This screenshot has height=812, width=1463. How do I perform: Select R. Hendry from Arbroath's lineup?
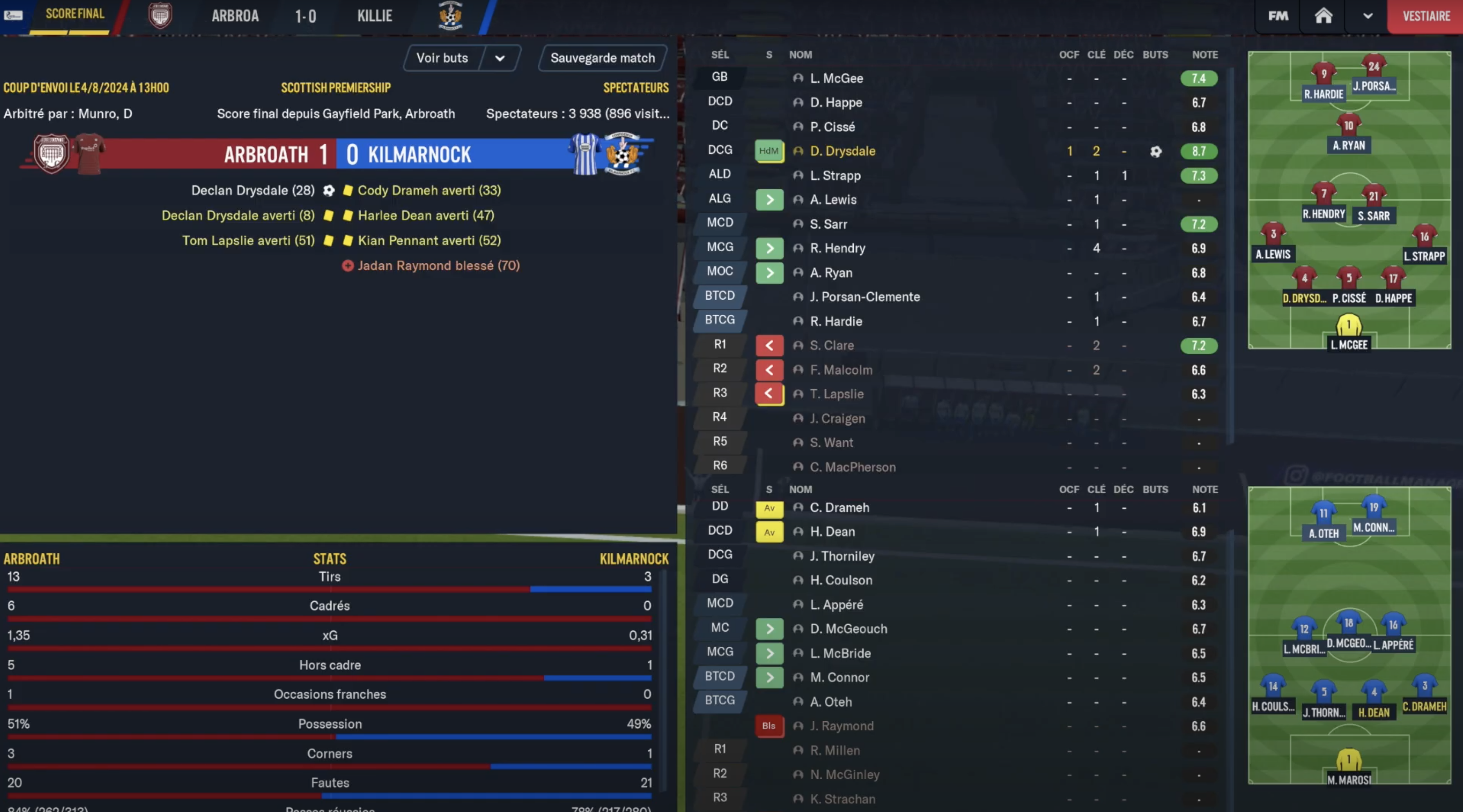pyautogui.click(x=837, y=248)
